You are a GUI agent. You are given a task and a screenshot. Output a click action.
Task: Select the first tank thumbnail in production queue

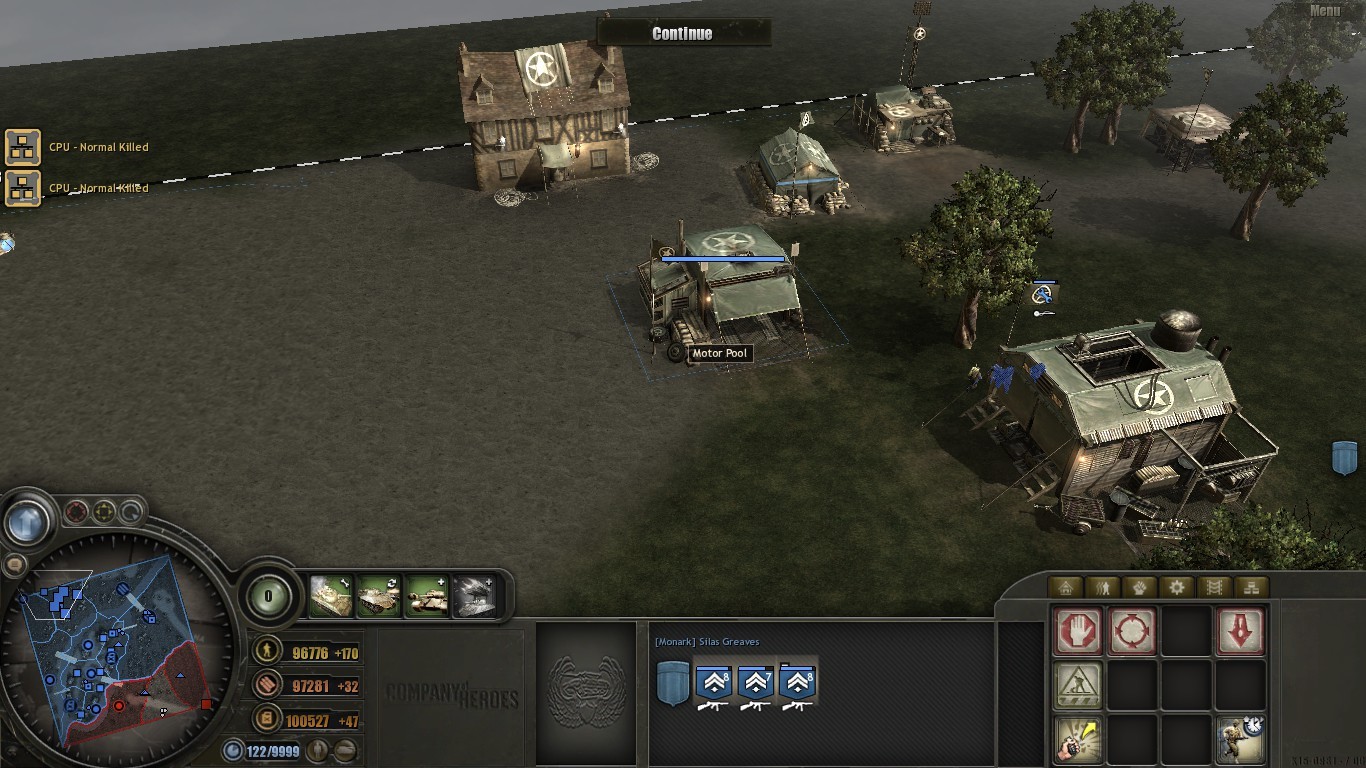pos(331,594)
